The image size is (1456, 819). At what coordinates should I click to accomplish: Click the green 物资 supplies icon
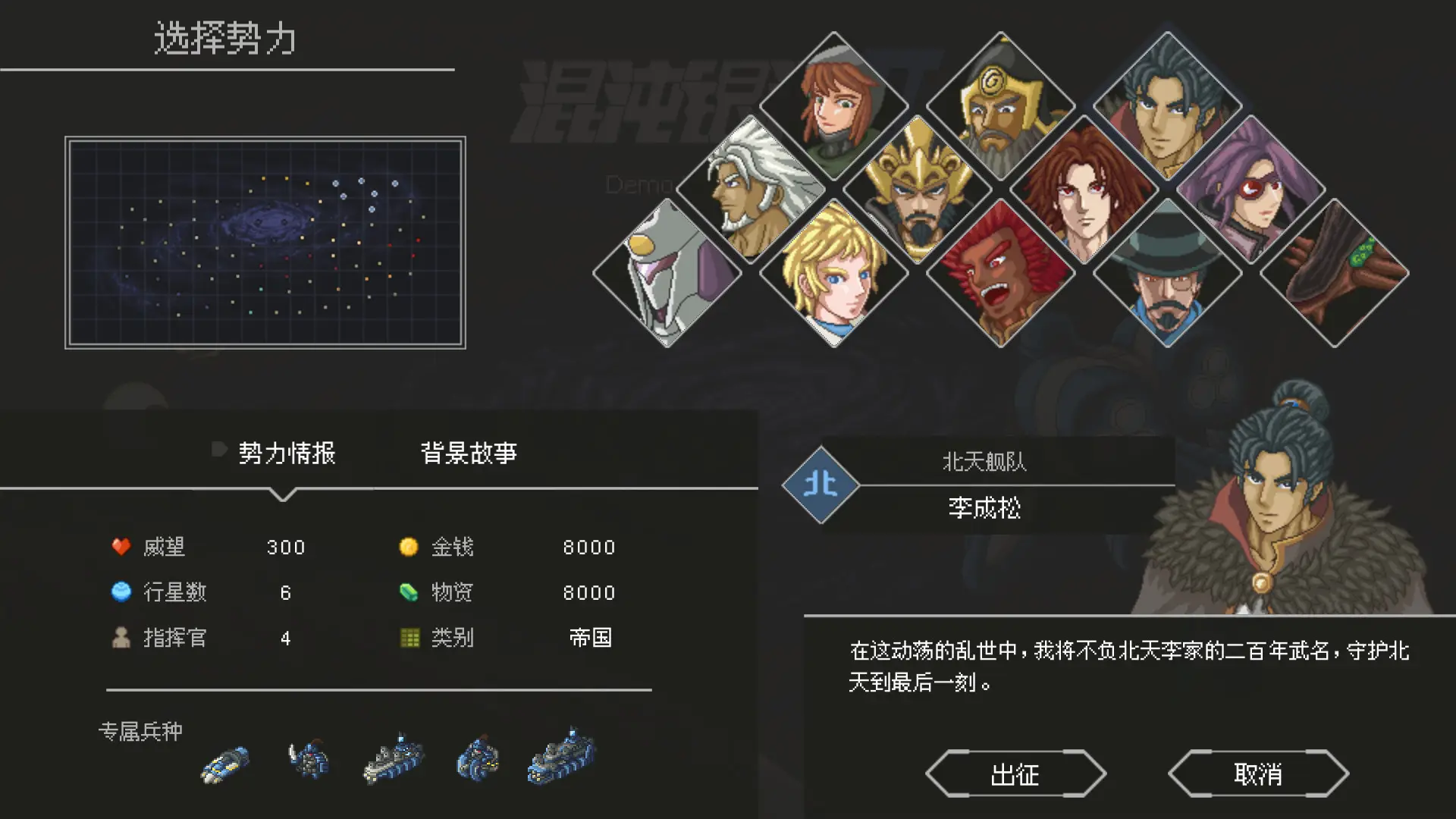point(408,592)
